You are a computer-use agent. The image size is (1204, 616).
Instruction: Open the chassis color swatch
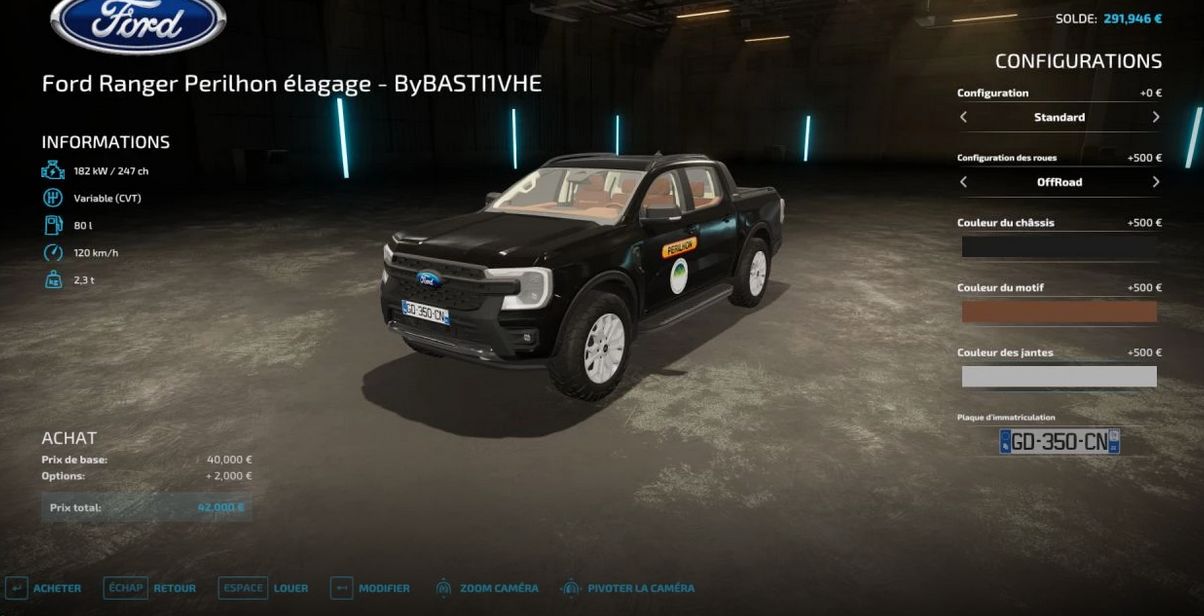tap(1059, 246)
